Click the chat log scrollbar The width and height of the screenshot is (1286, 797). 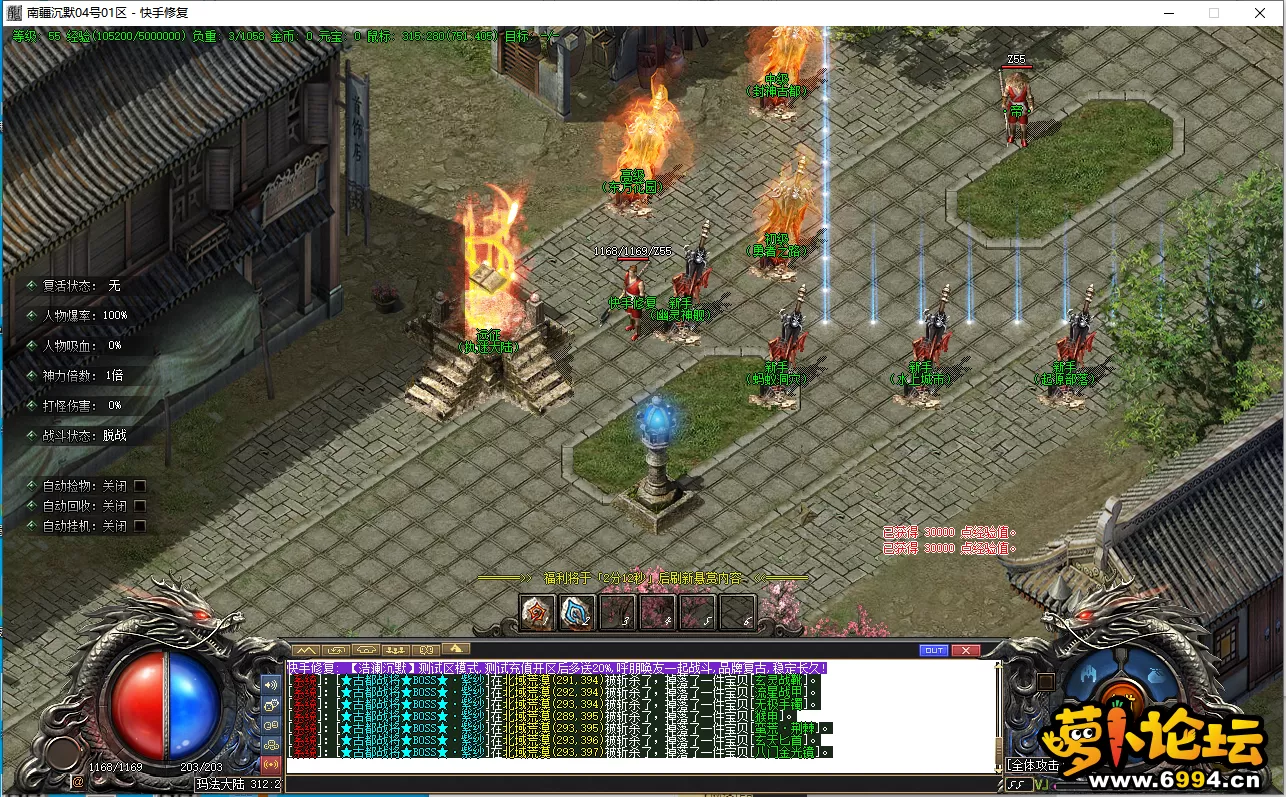click(997, 715)
